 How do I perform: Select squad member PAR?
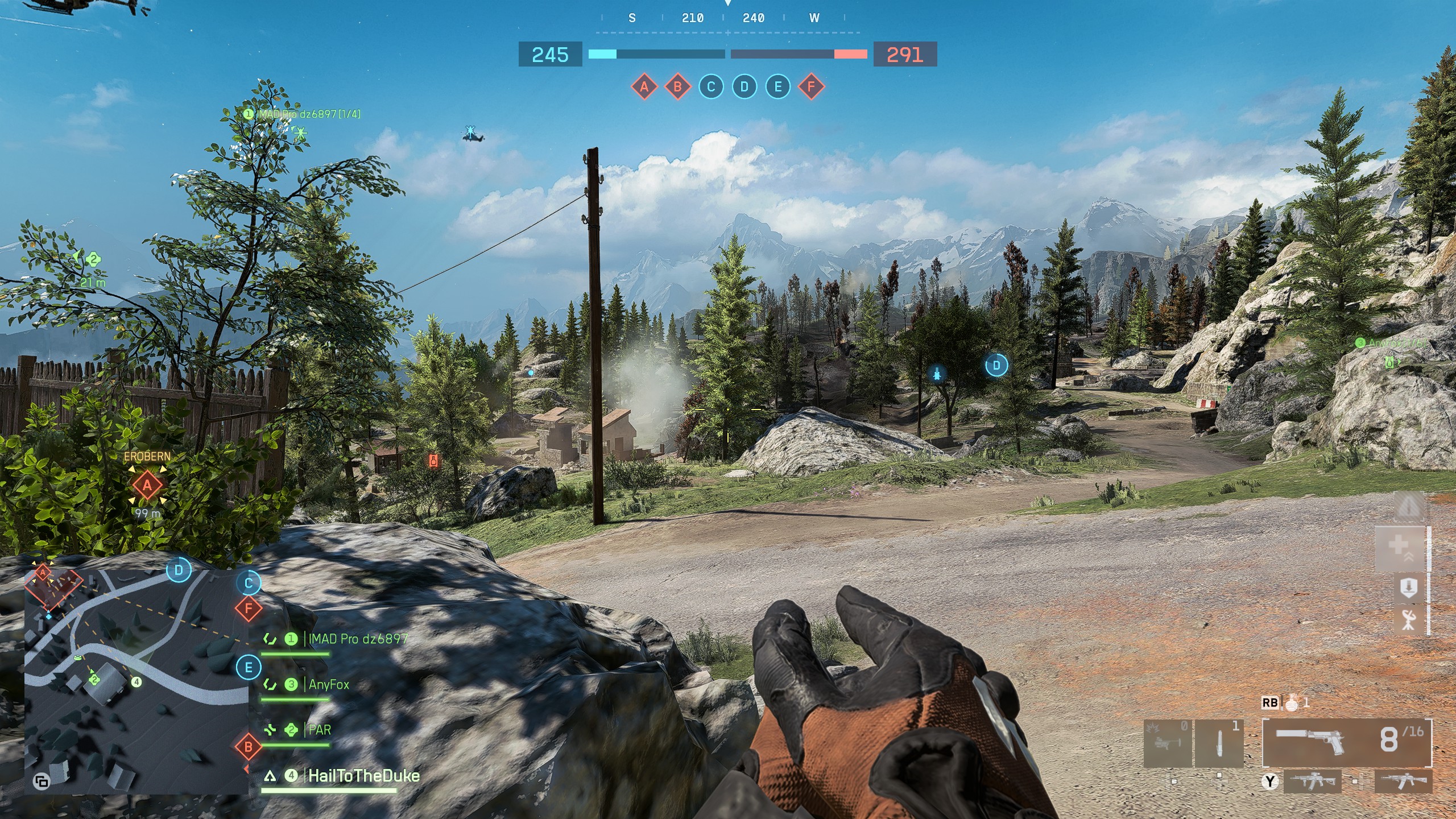[319, 730]
